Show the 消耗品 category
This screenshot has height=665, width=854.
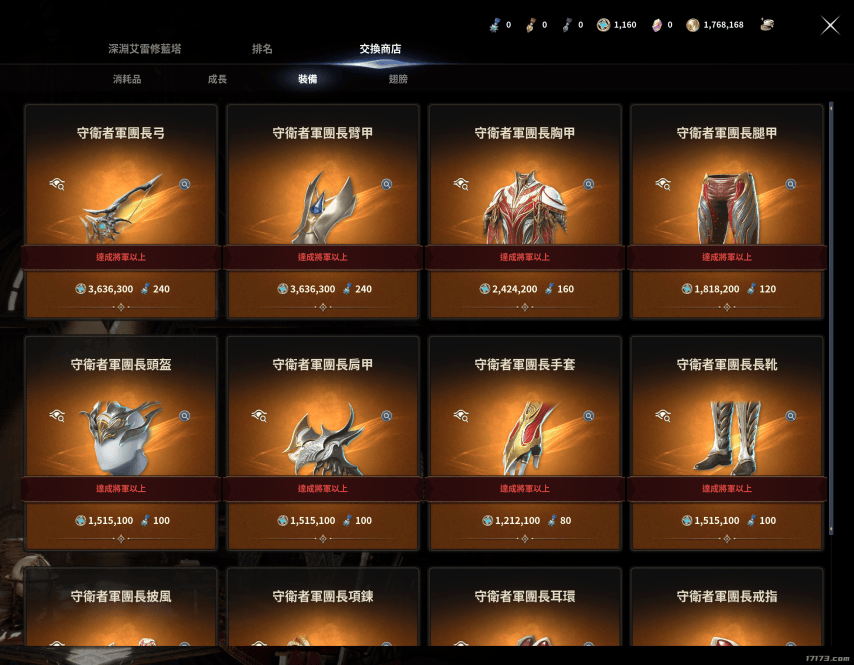click(x=127, y=79)
